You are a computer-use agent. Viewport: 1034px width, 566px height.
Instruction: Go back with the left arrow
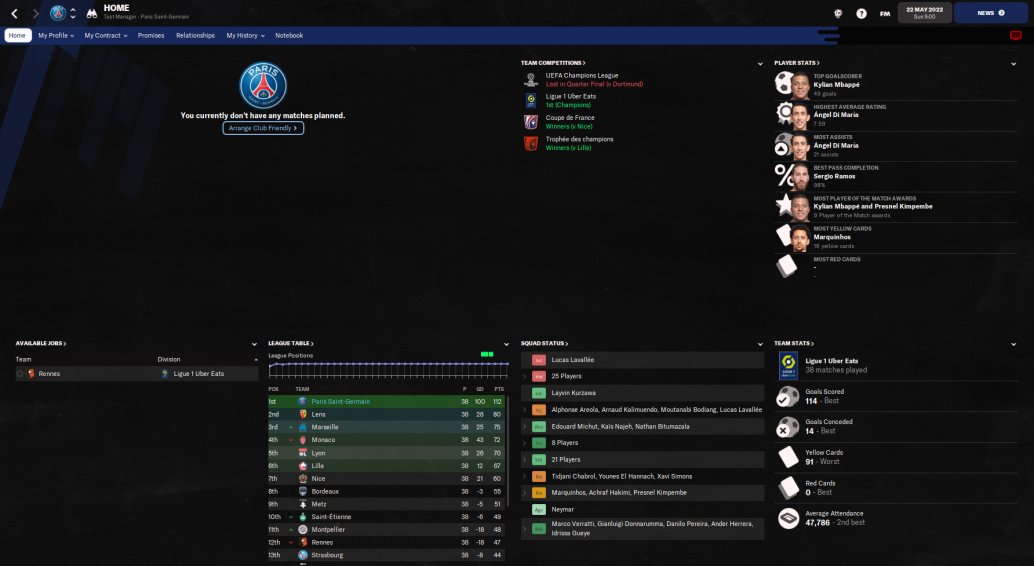point(15,14)
